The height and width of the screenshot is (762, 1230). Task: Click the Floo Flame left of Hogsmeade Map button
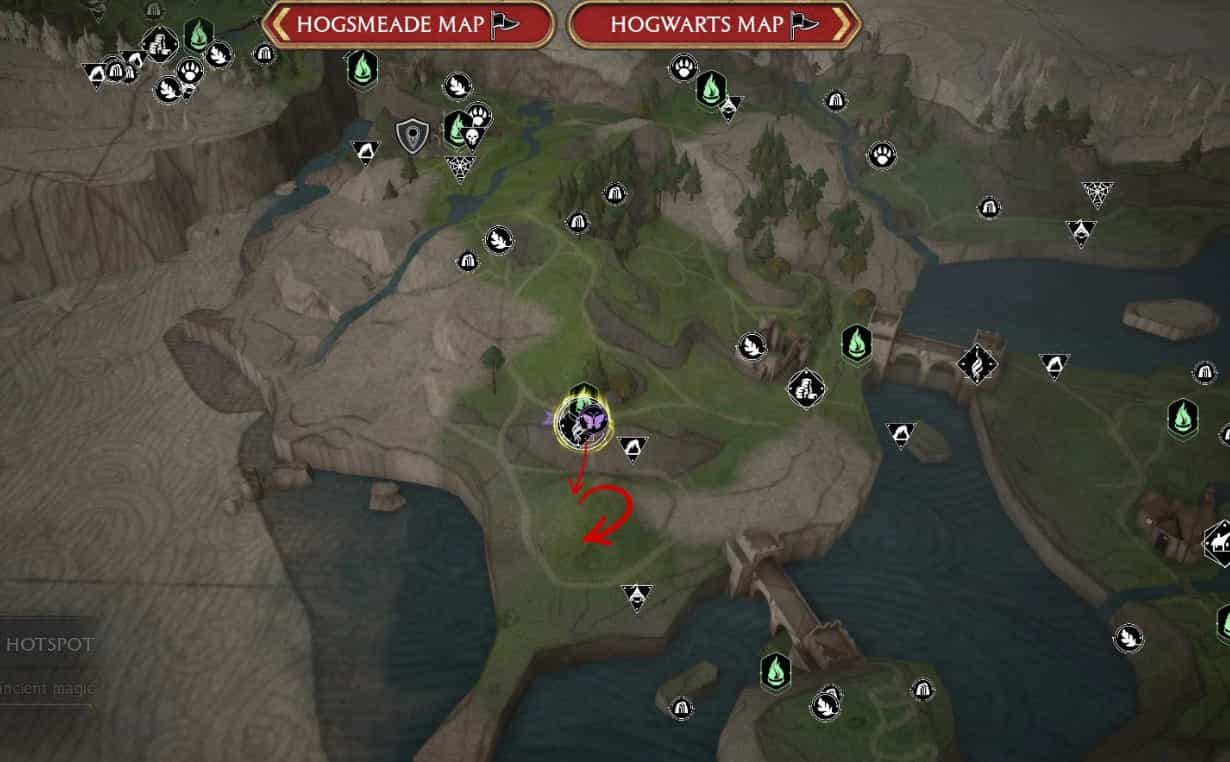pyautogui.click(x=198, y=36)
